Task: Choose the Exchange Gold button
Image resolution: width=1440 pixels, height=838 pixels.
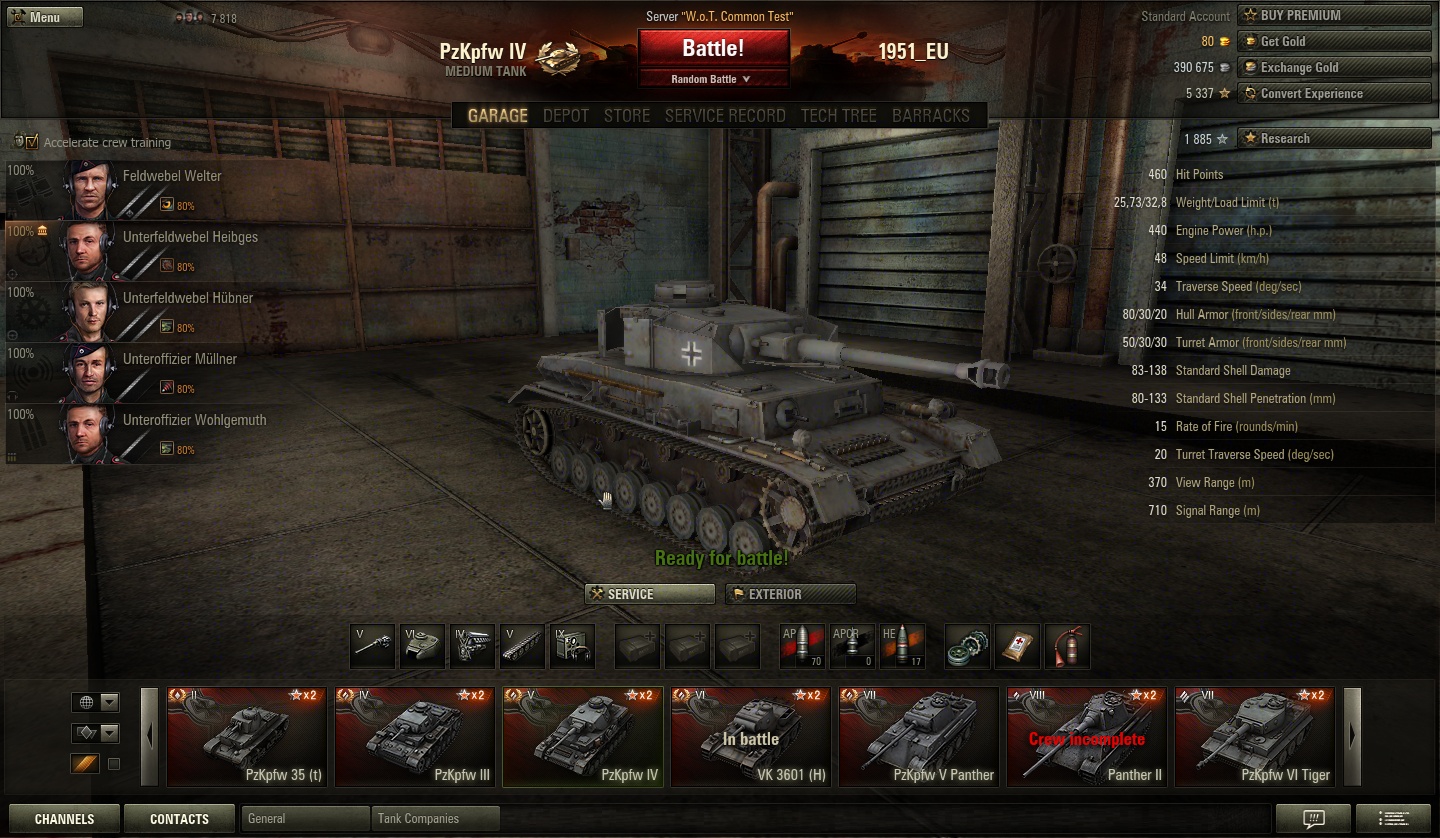Action: click(1334, 67)
